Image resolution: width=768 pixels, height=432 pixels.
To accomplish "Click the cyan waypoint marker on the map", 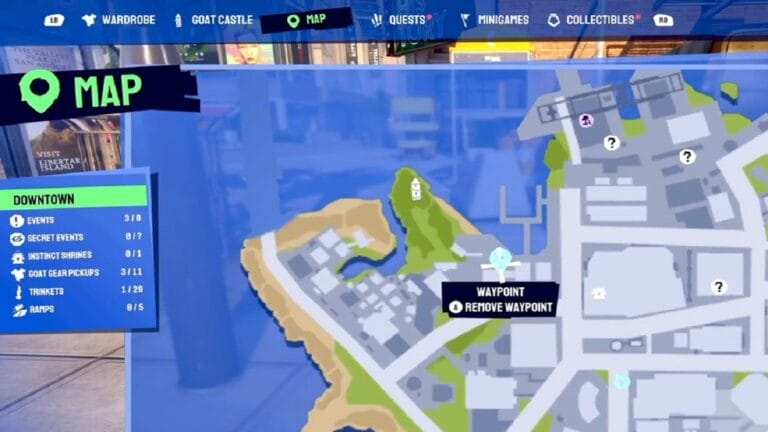I will pos(501,259).
